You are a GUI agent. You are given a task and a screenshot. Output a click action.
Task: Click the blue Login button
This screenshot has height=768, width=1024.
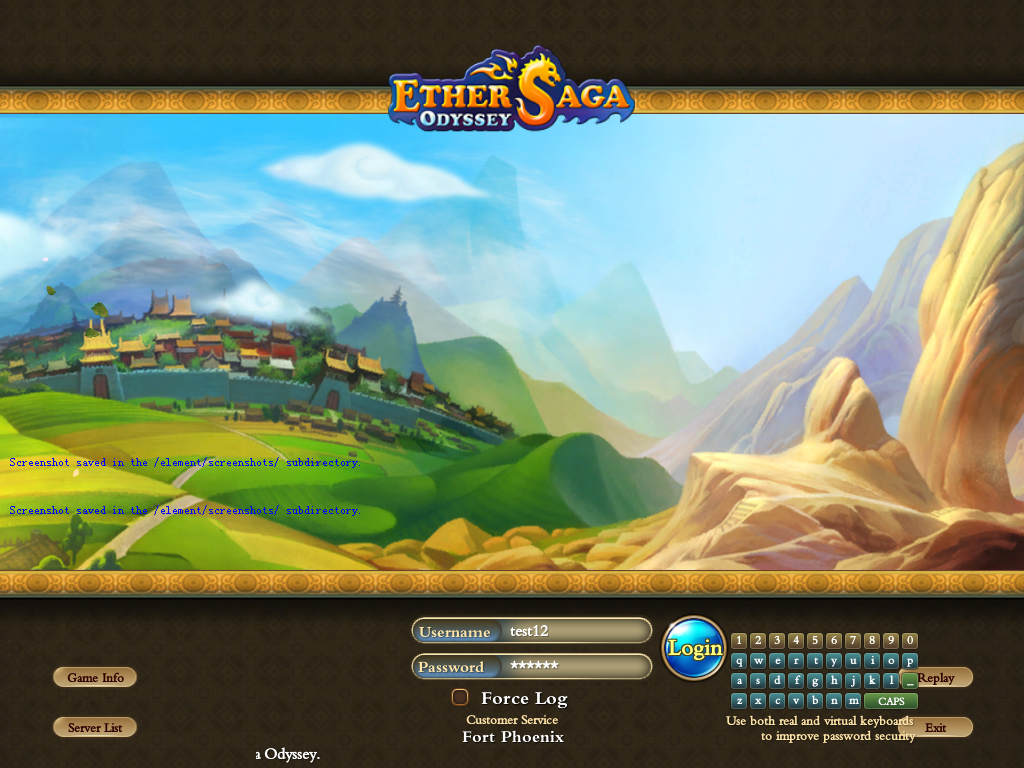[x=694, y=648]
